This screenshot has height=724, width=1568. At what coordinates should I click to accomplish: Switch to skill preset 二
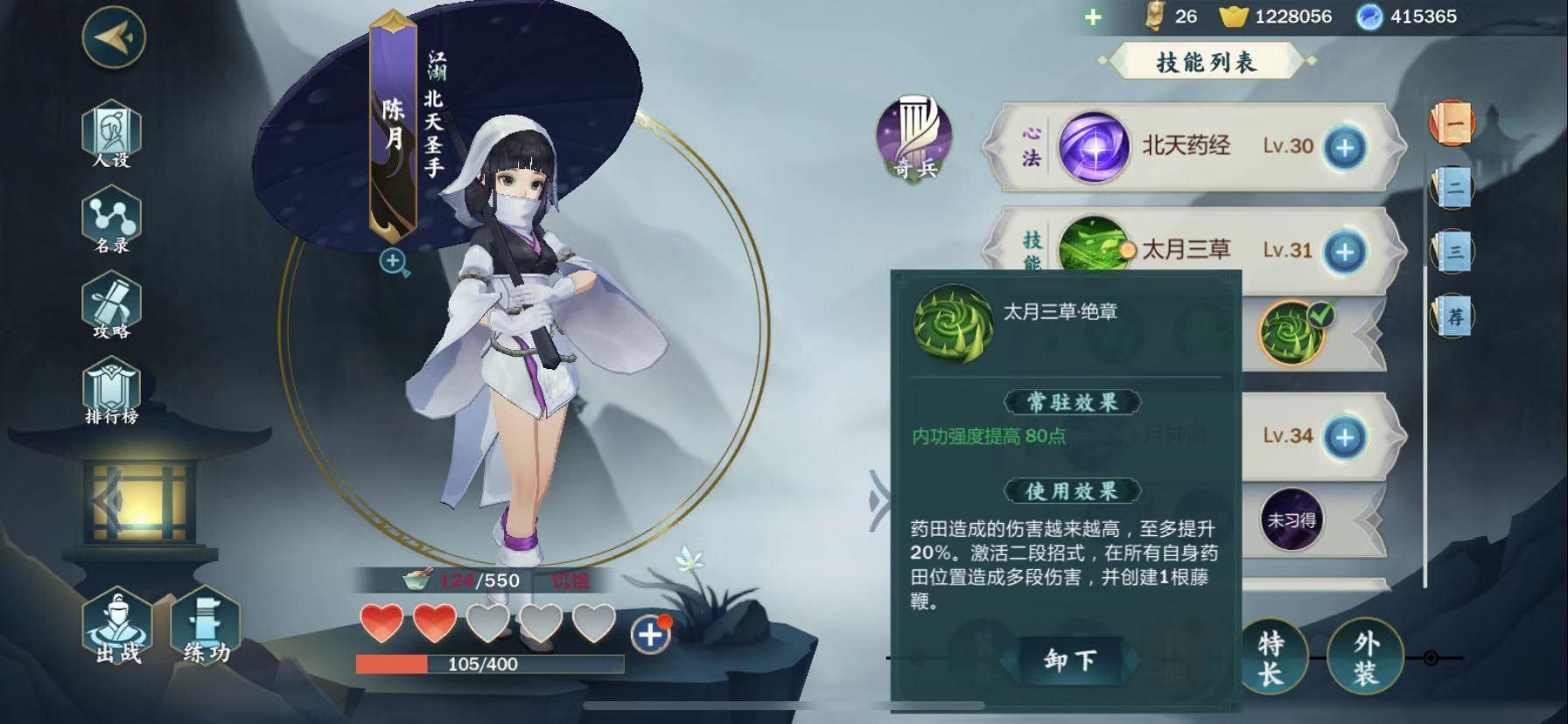click(x=1453, y=187)
